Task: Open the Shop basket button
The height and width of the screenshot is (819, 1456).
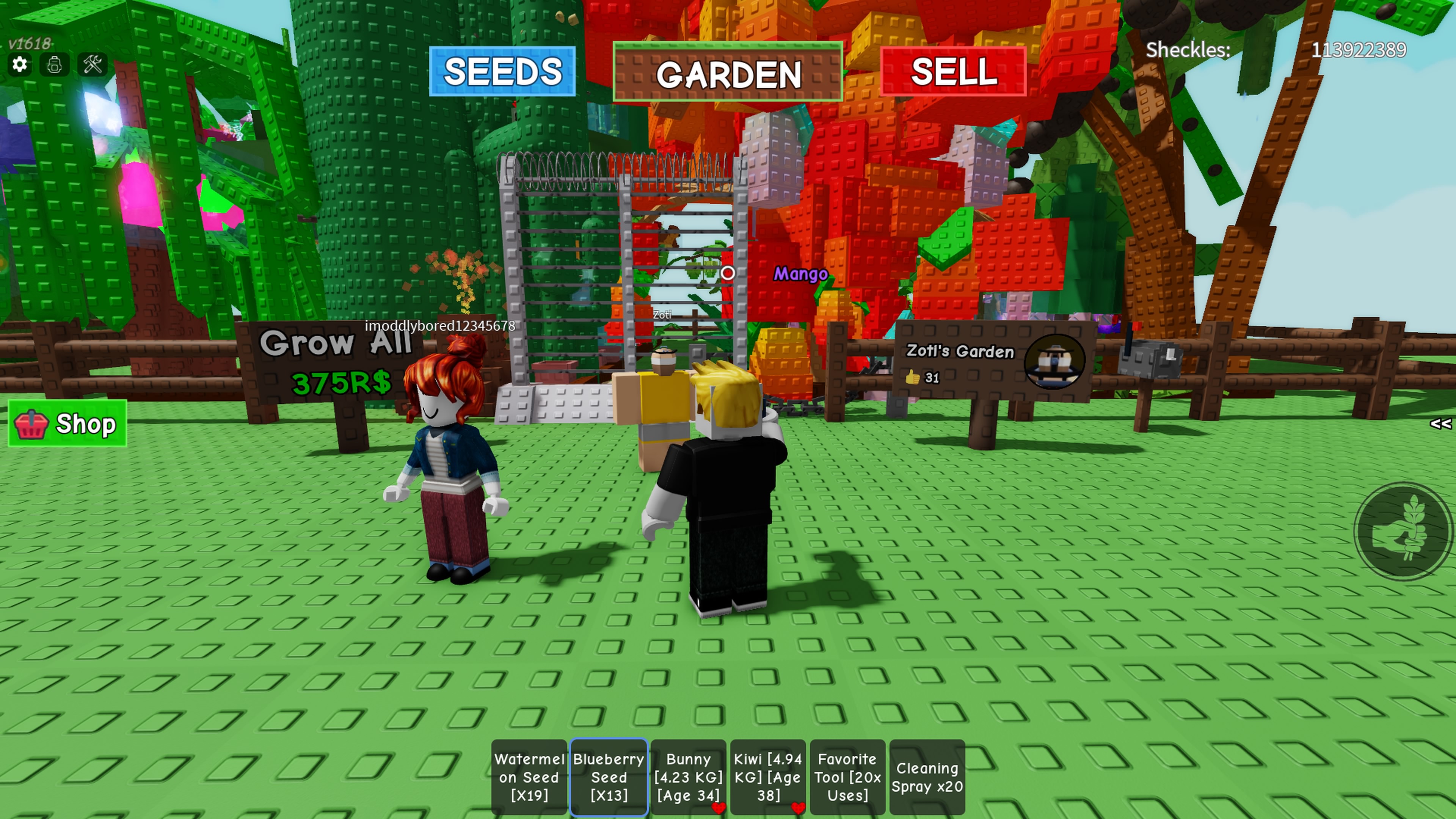Action: coord(67,424)
